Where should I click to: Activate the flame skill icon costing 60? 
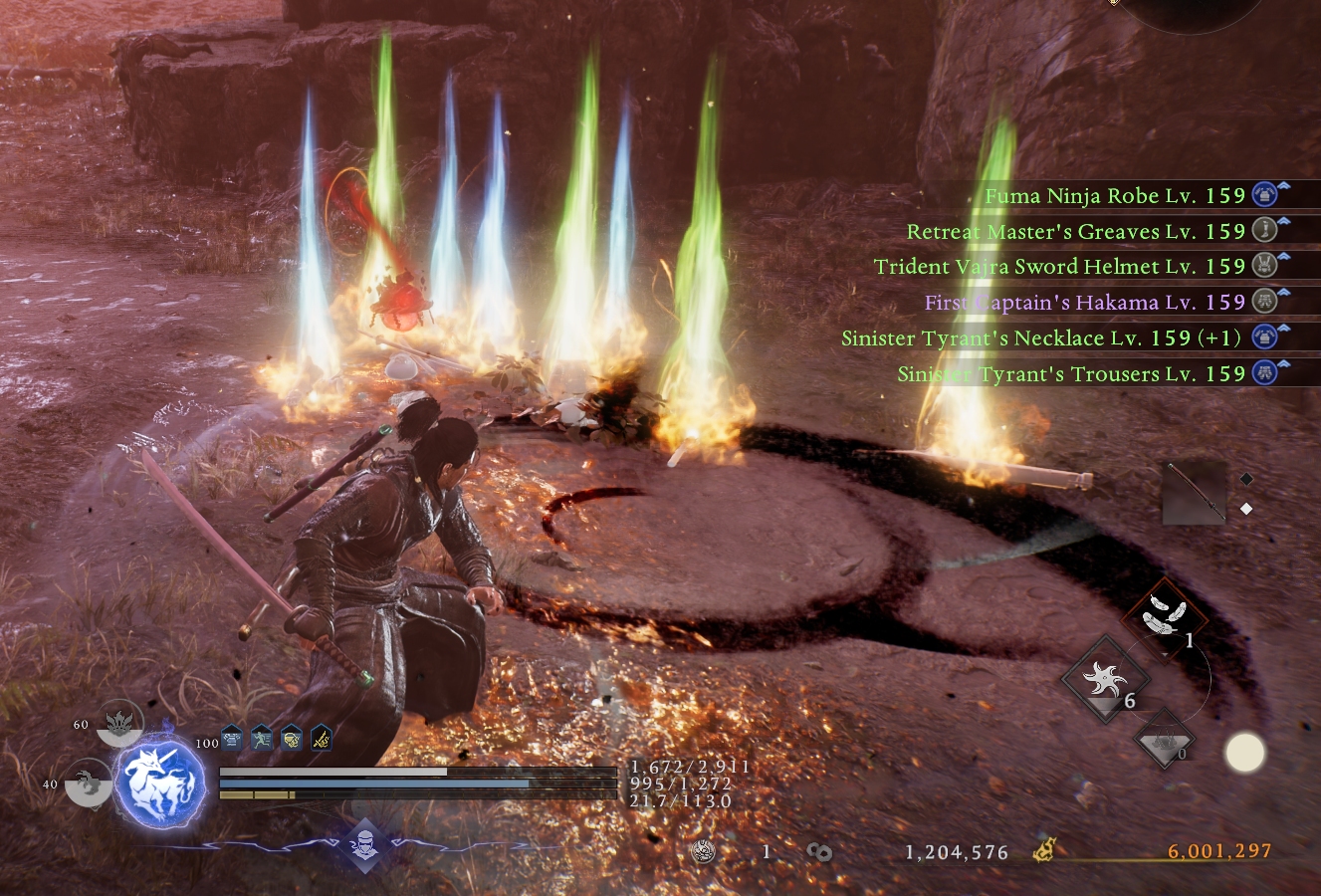click(x=119, y=725)
